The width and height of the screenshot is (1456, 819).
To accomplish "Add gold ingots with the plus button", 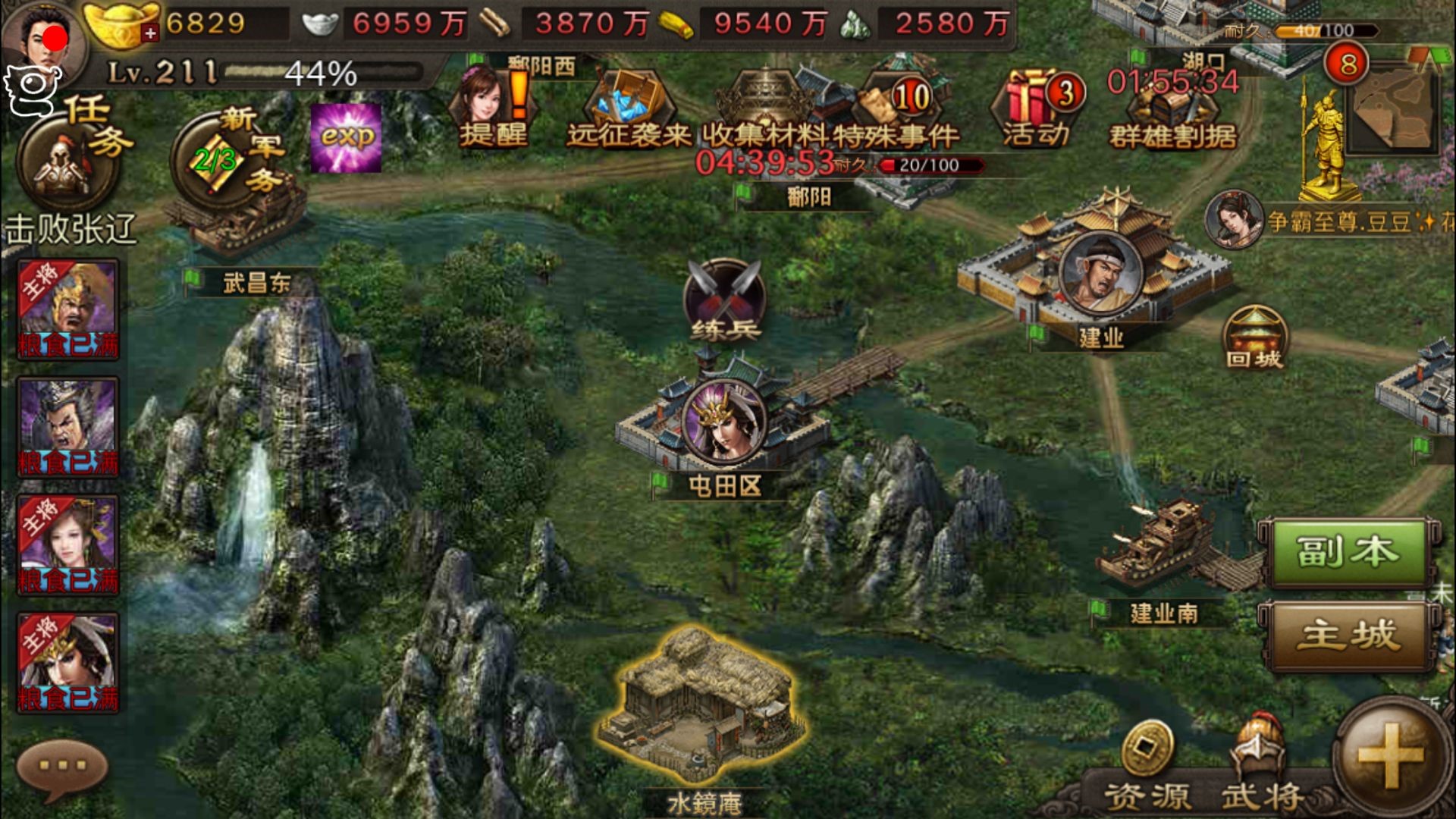I will pyautogui.click(x=150, y=33).
